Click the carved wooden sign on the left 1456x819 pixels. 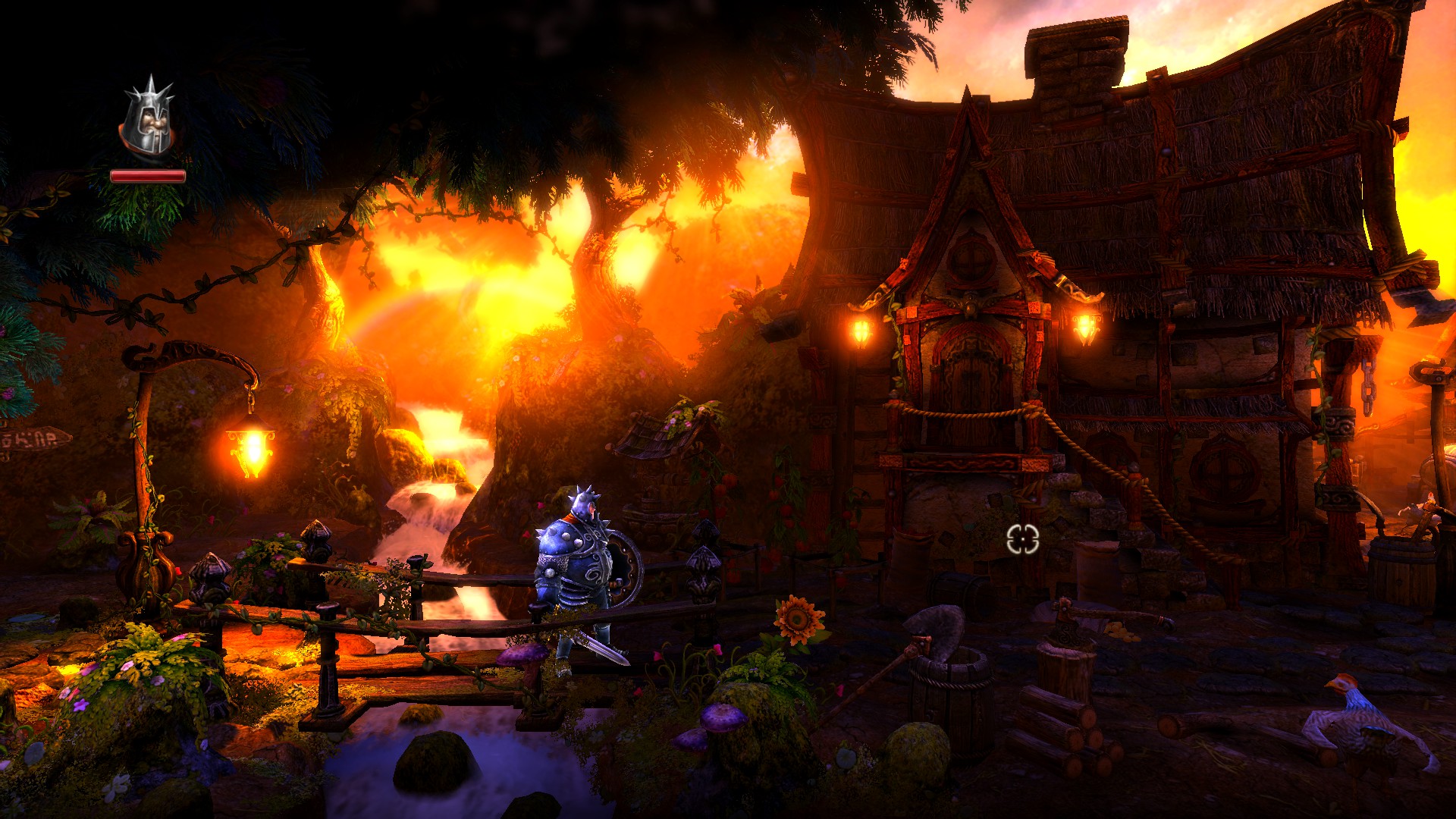(34, 440)
